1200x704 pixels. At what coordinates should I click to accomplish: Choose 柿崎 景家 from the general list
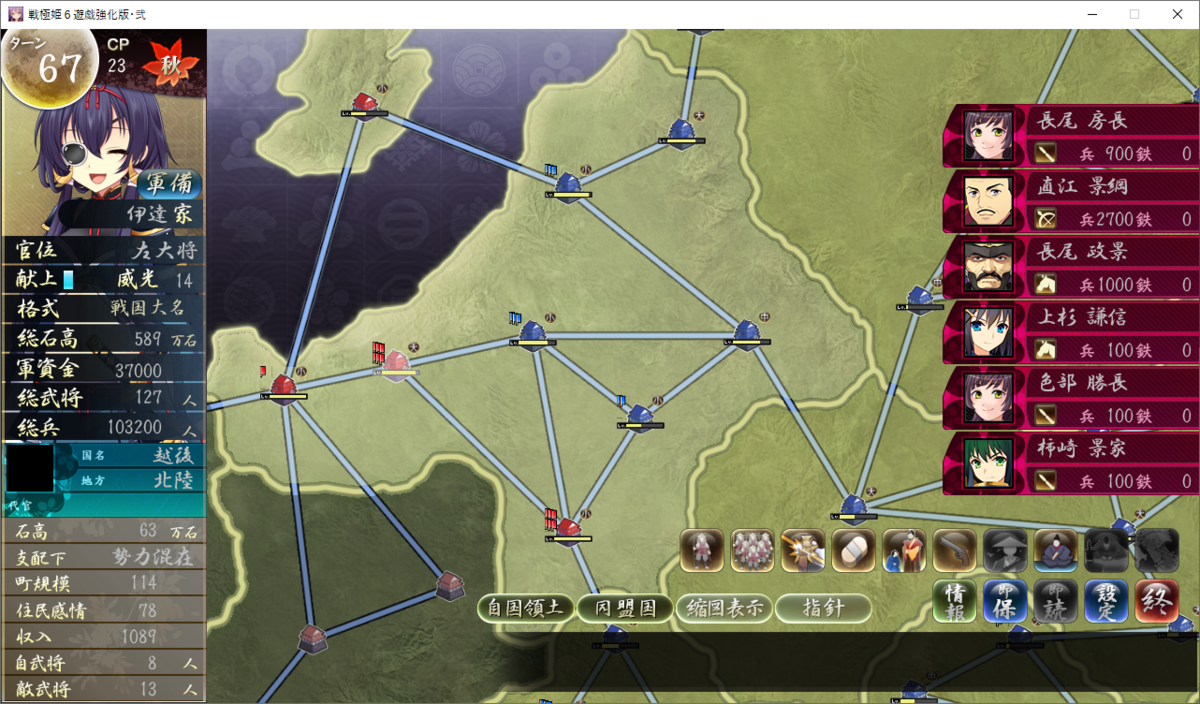(1071, 464)
